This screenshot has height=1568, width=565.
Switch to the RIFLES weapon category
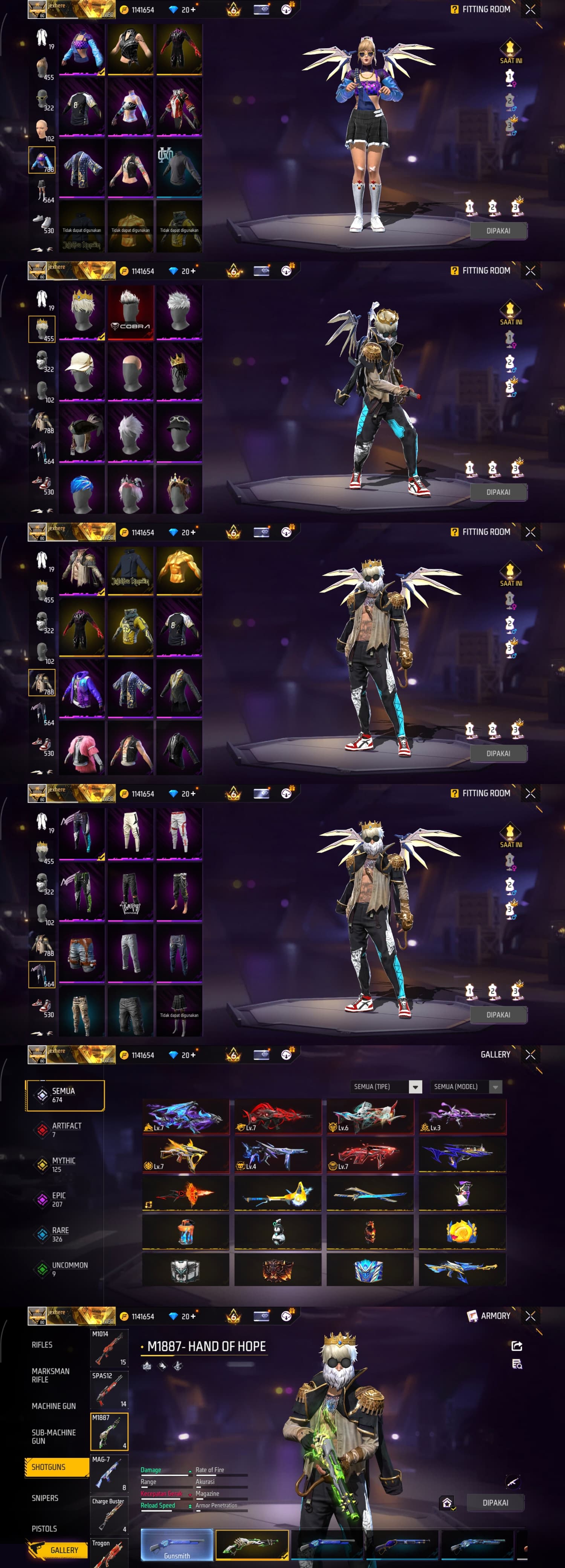point(42,1344)
